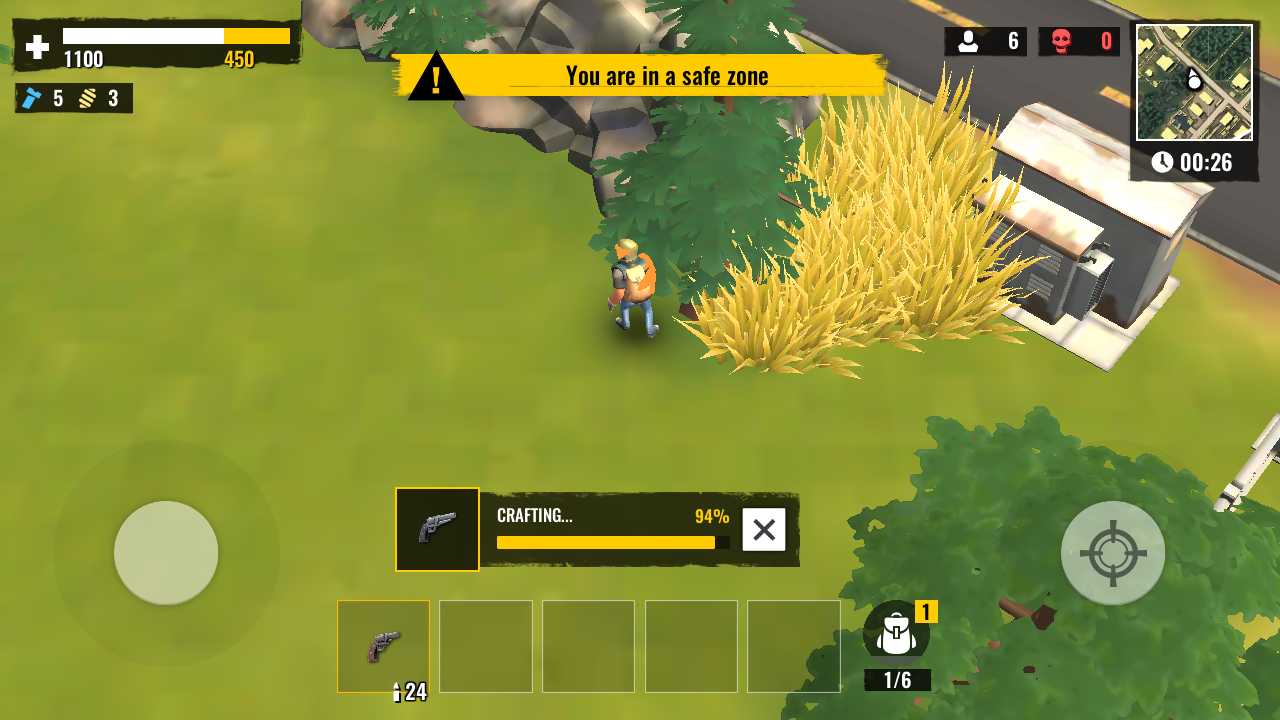Open the backpack inventory
This screenshot has width=1280, height=720.
[x=897, y=634]
